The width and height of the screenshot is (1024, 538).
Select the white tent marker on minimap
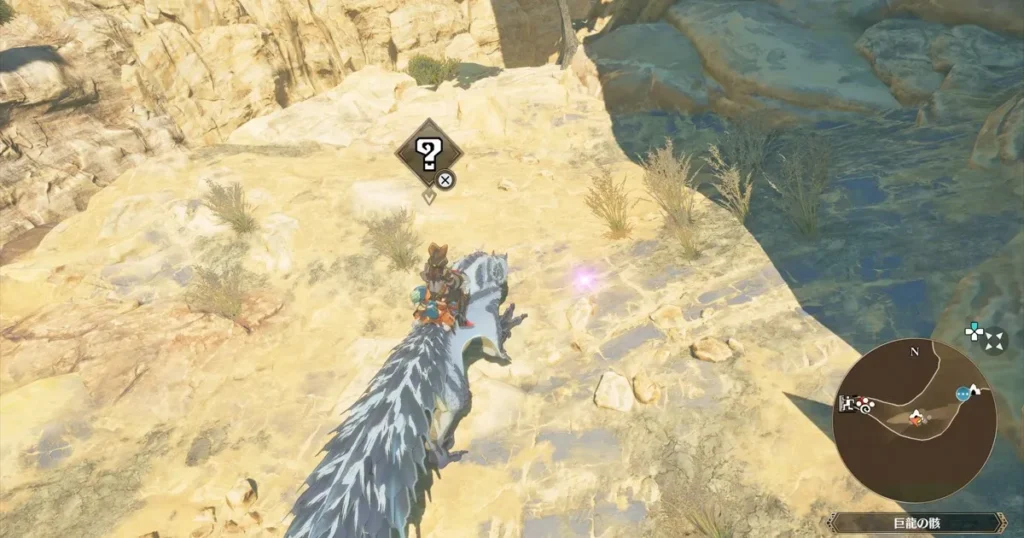click(977, 388)
